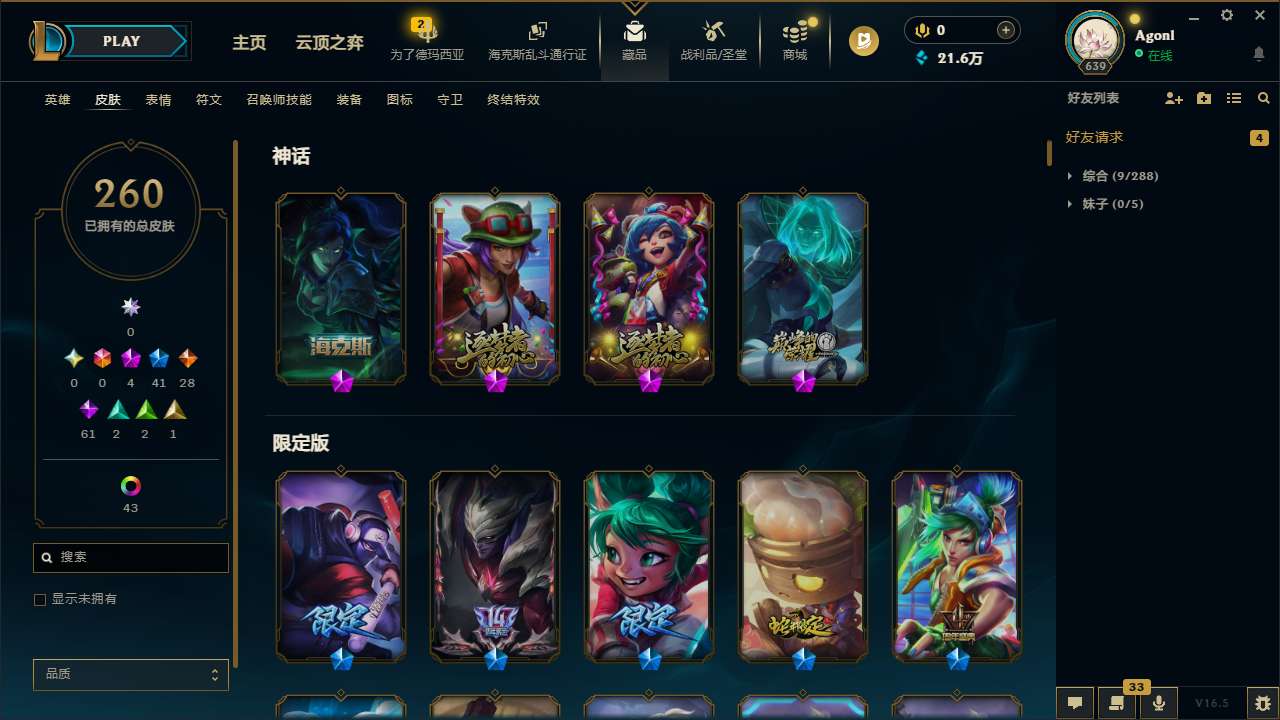Screen dimensions: 1280x720
Task: Open friend list display options icon
Action: click(x=1234, y=97)
